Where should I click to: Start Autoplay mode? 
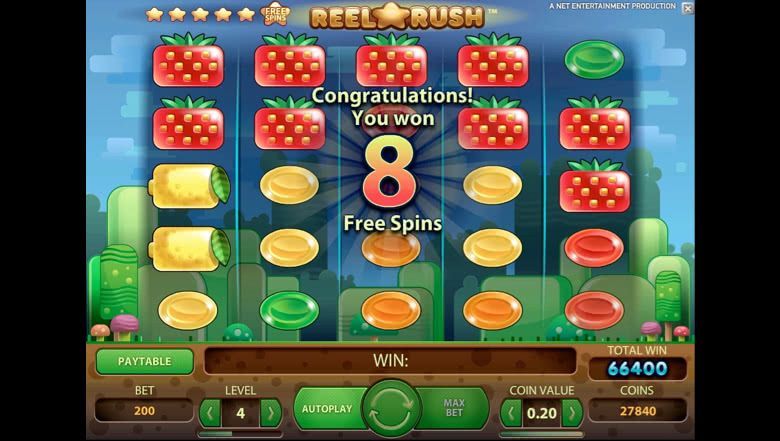(326, 408)
